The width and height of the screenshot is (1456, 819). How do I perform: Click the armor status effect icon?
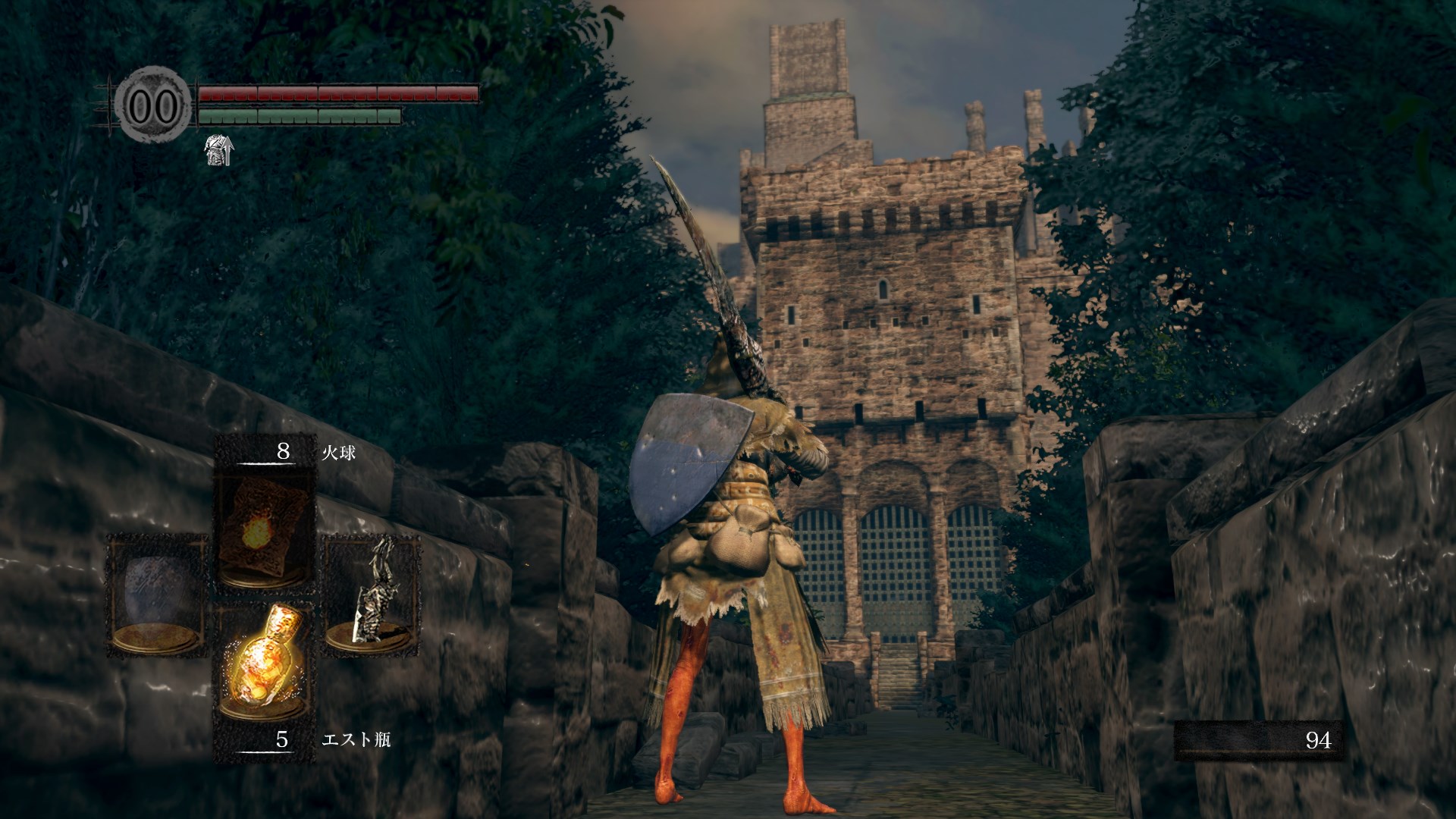pos(218,152)
